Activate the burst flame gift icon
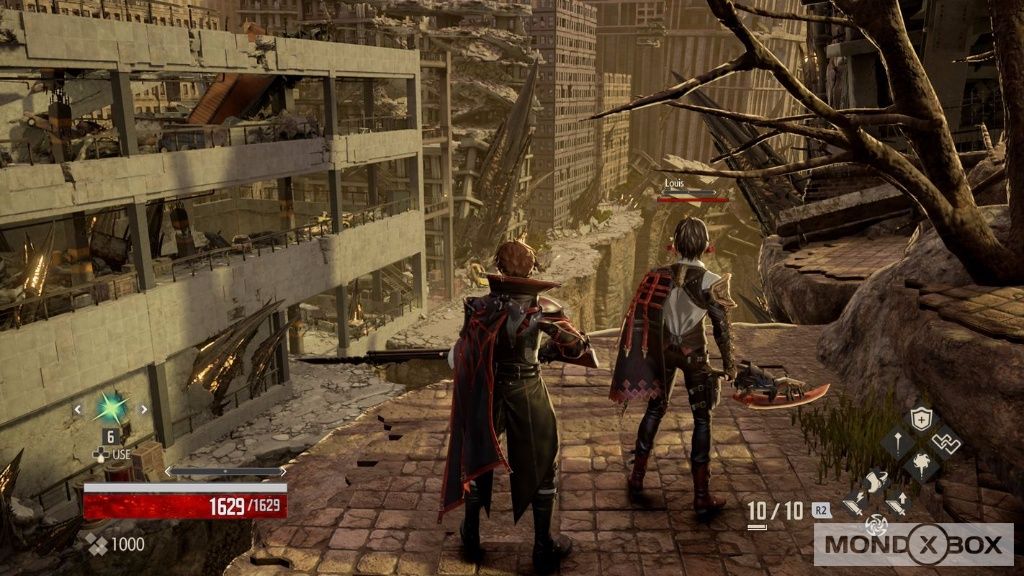1024x576 pixels. click(920, 463)
